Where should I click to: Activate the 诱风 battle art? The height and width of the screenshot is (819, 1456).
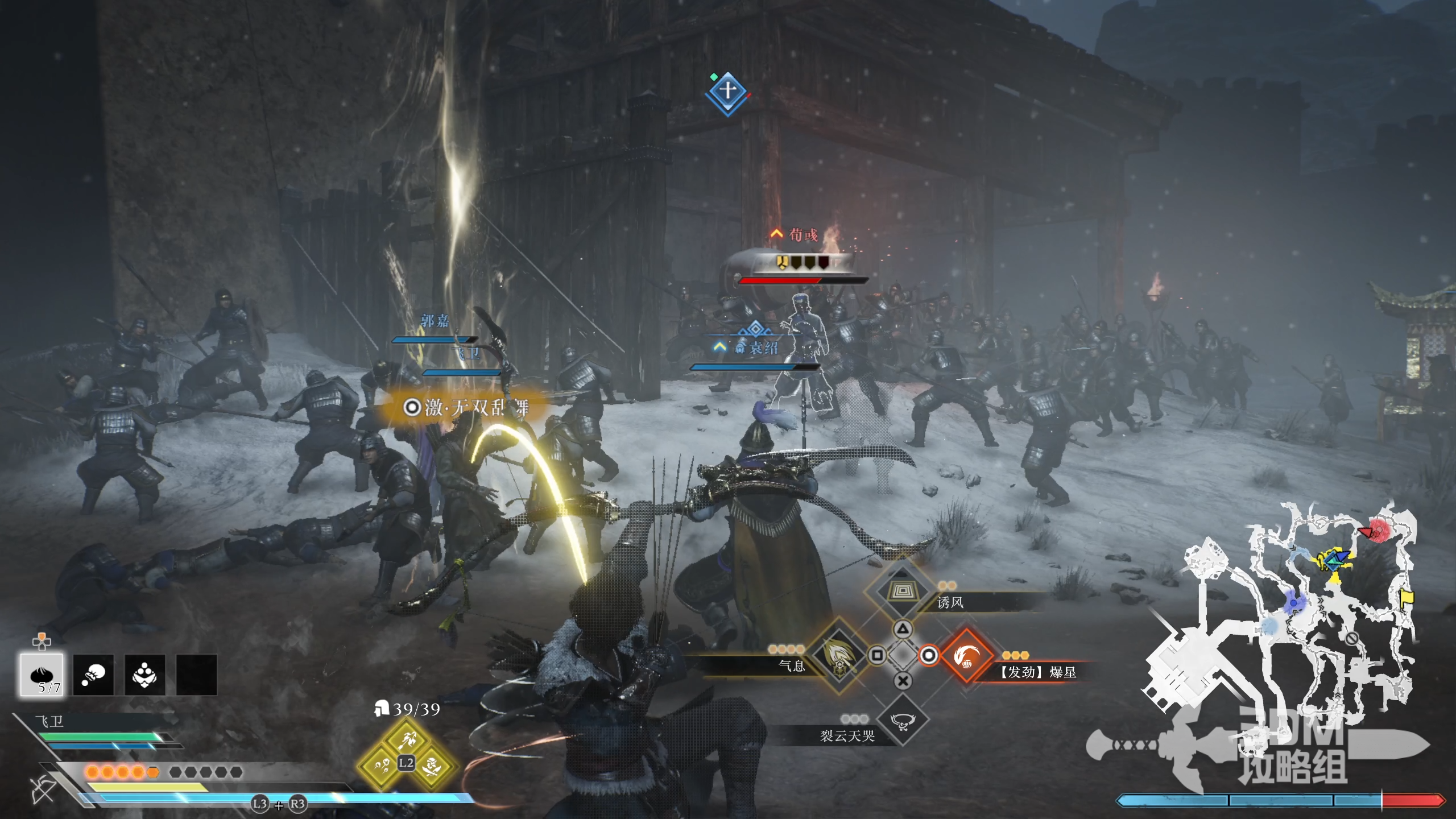[901, 590]
